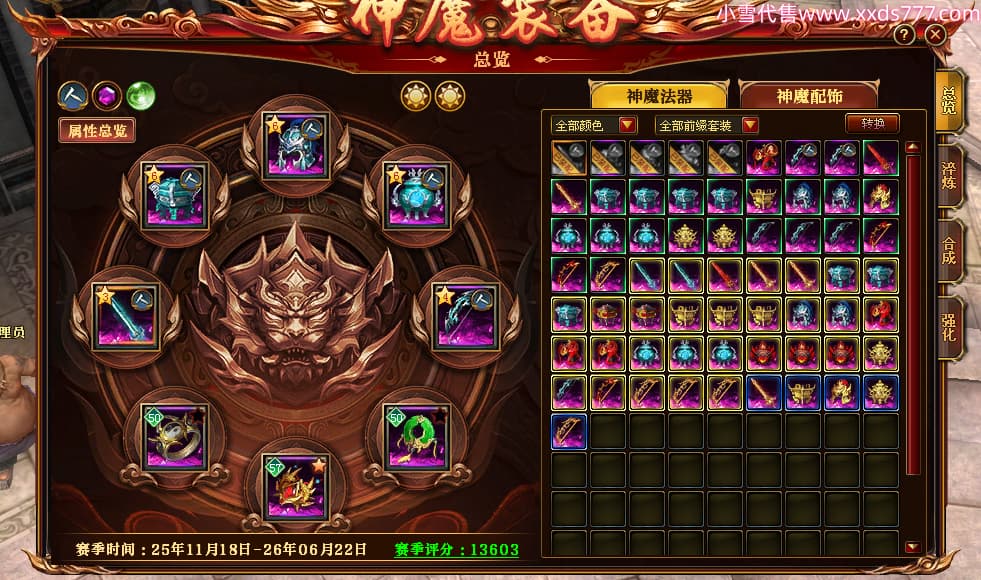Open the 属性总览 attribute overview
The height and width of the screenshot is (580, 981).
(97, 130)
